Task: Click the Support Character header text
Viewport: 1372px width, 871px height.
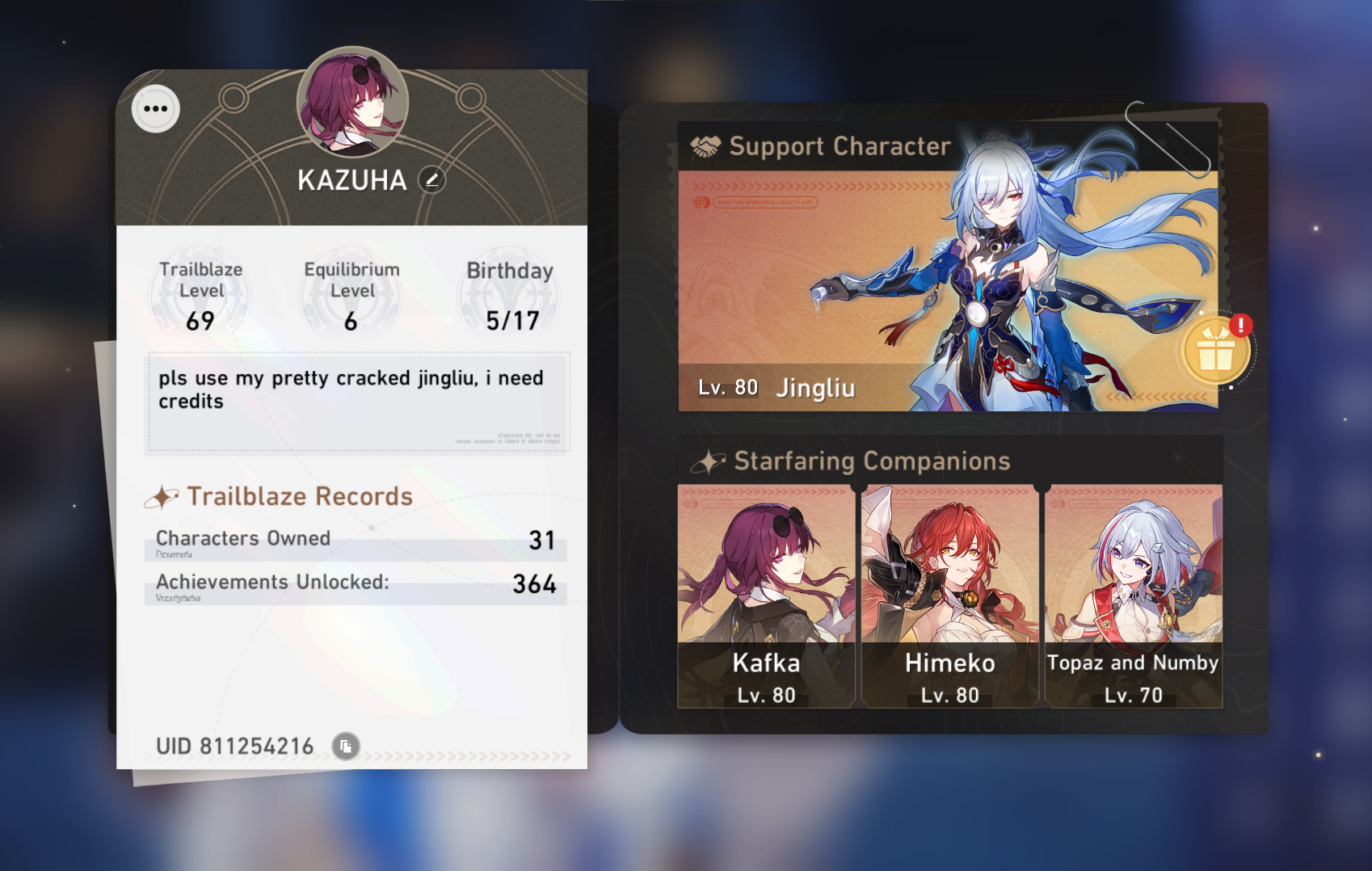Action: 840,146
